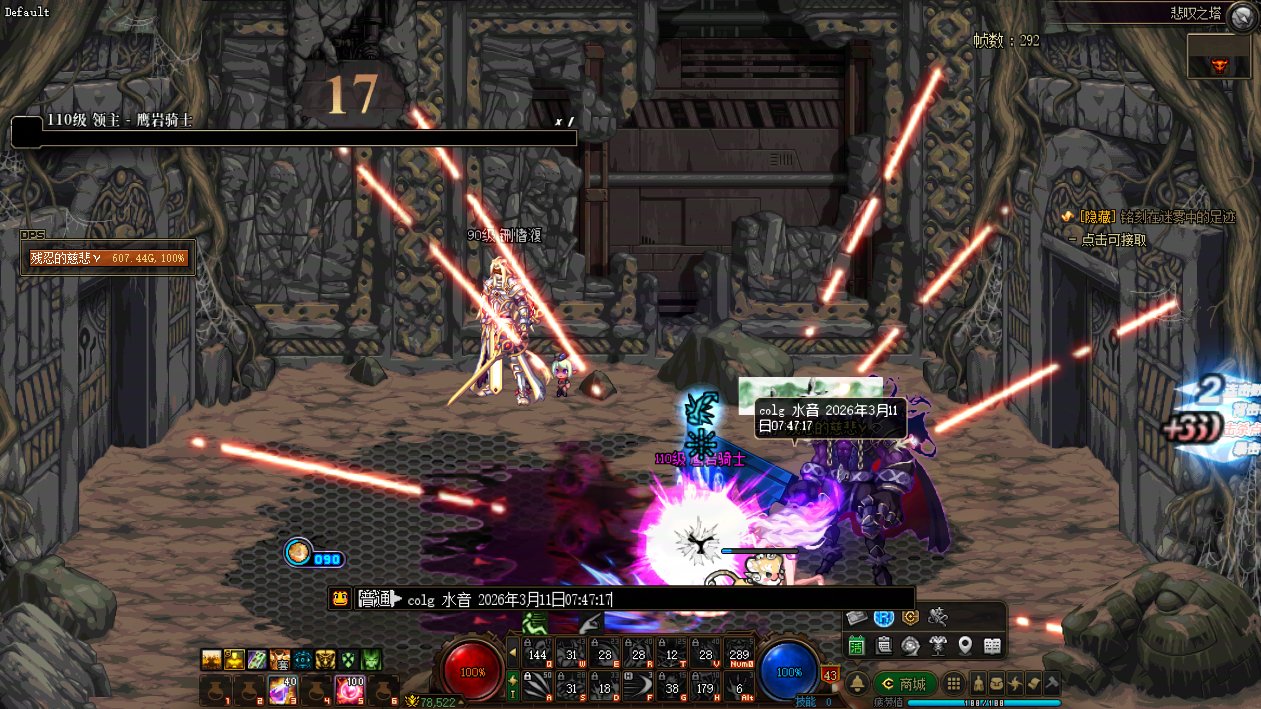The image size is (1261, 709).
Task: Toggle the skill bar left arrow
Action: tap(513, 653)
